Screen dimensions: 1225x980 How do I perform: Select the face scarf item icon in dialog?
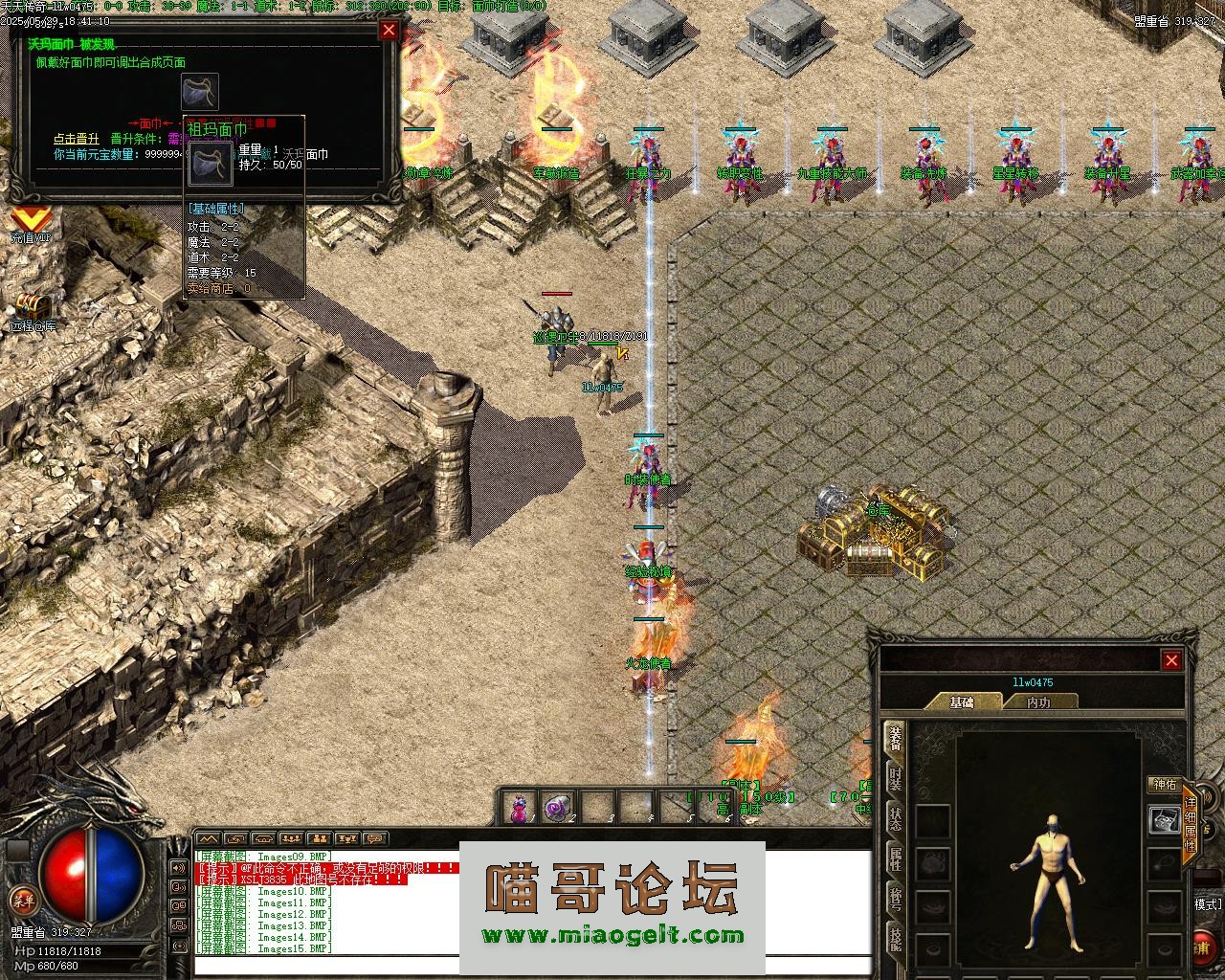point(200,92)
